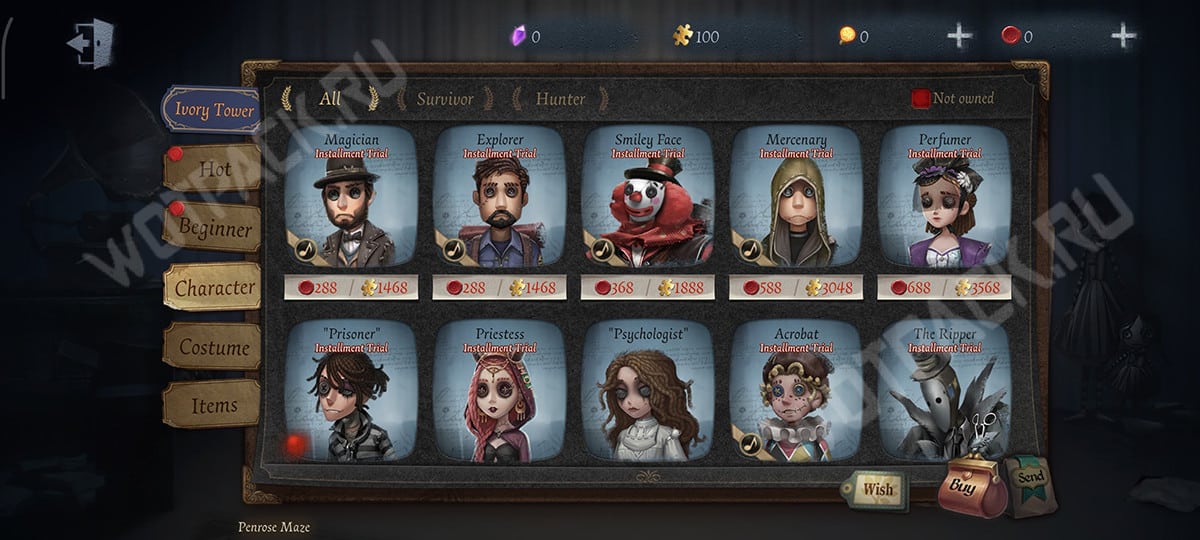Choose the Priestess character card
Image resolution: width=1200 pixels, height=540 pixels.
499,393
